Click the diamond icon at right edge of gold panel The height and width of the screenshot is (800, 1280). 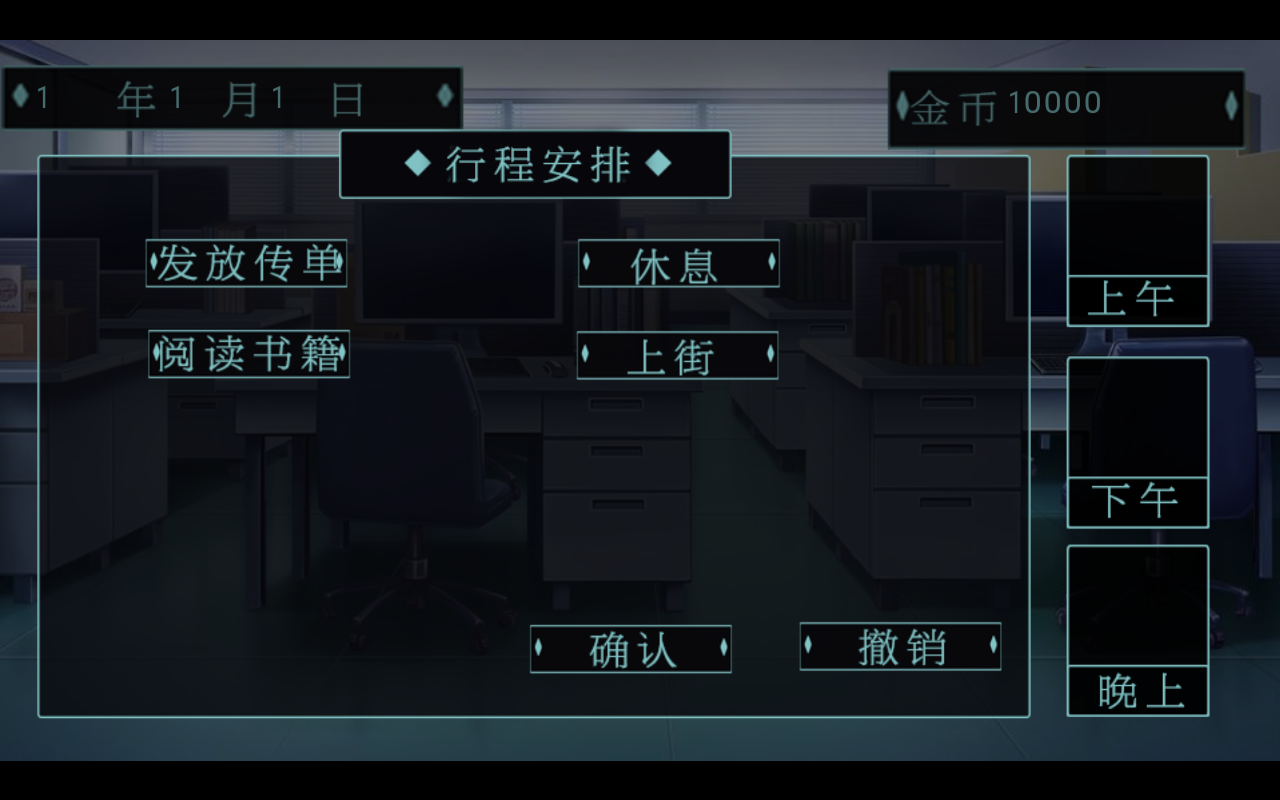(1232, 104)
